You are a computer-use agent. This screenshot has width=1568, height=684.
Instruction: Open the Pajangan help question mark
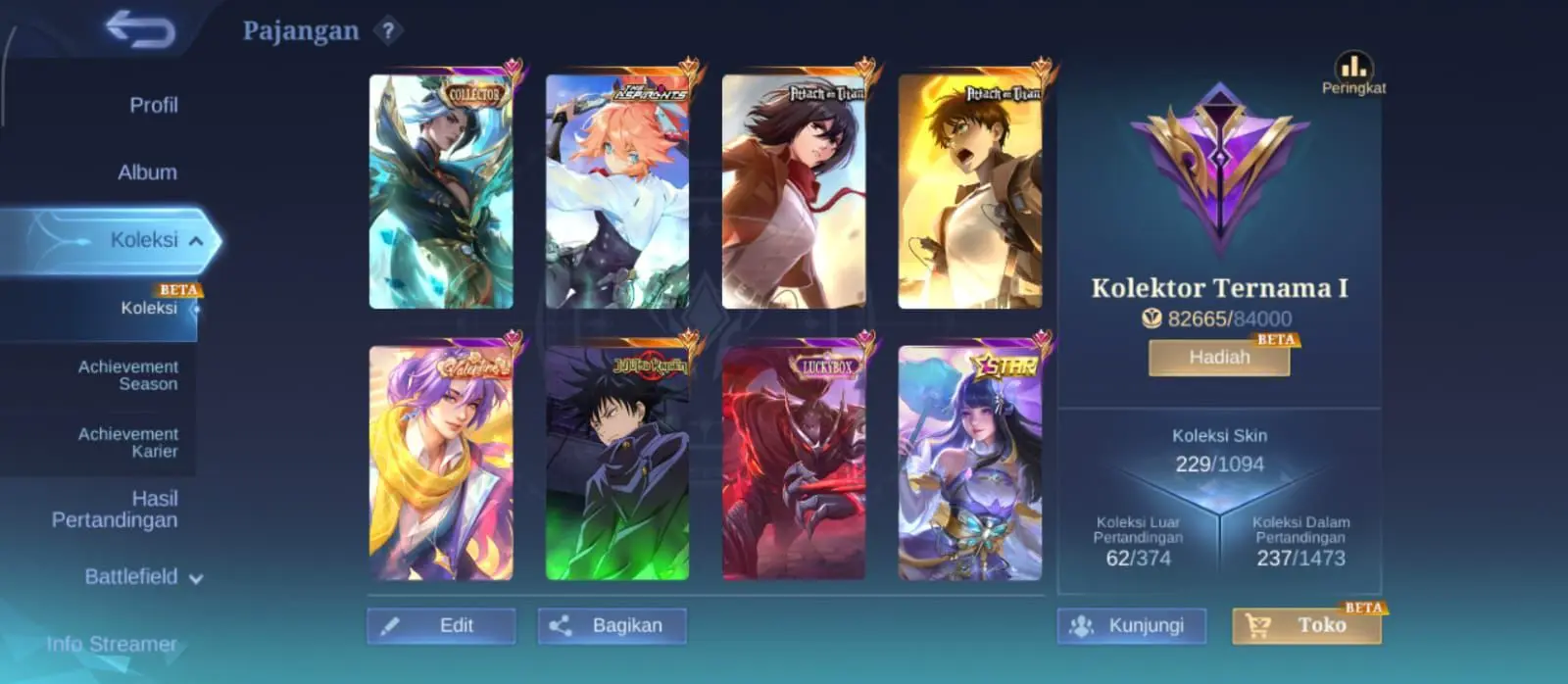click(388, 31)
